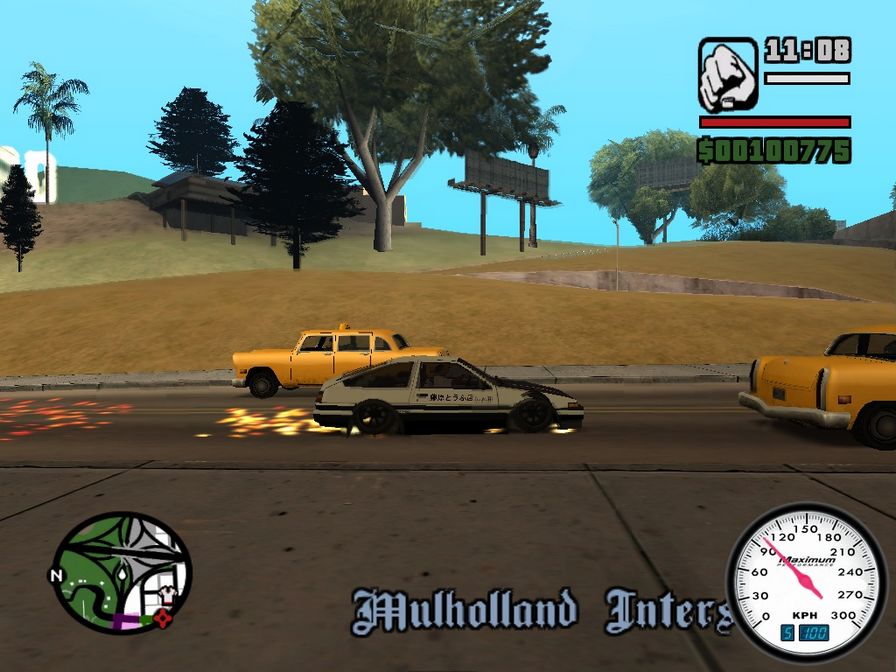The width and height of the screenshot is (896, 672).
Task: Select the fist weapon icon
Action: [x=727, y=75]
